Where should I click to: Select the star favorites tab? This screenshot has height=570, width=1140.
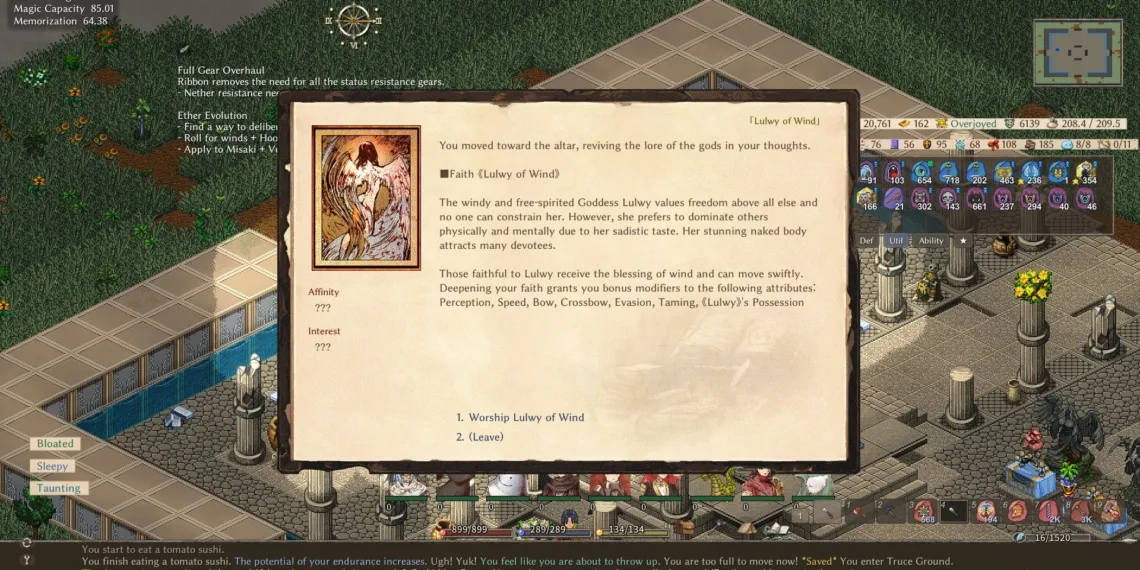(x=963, y=241)
